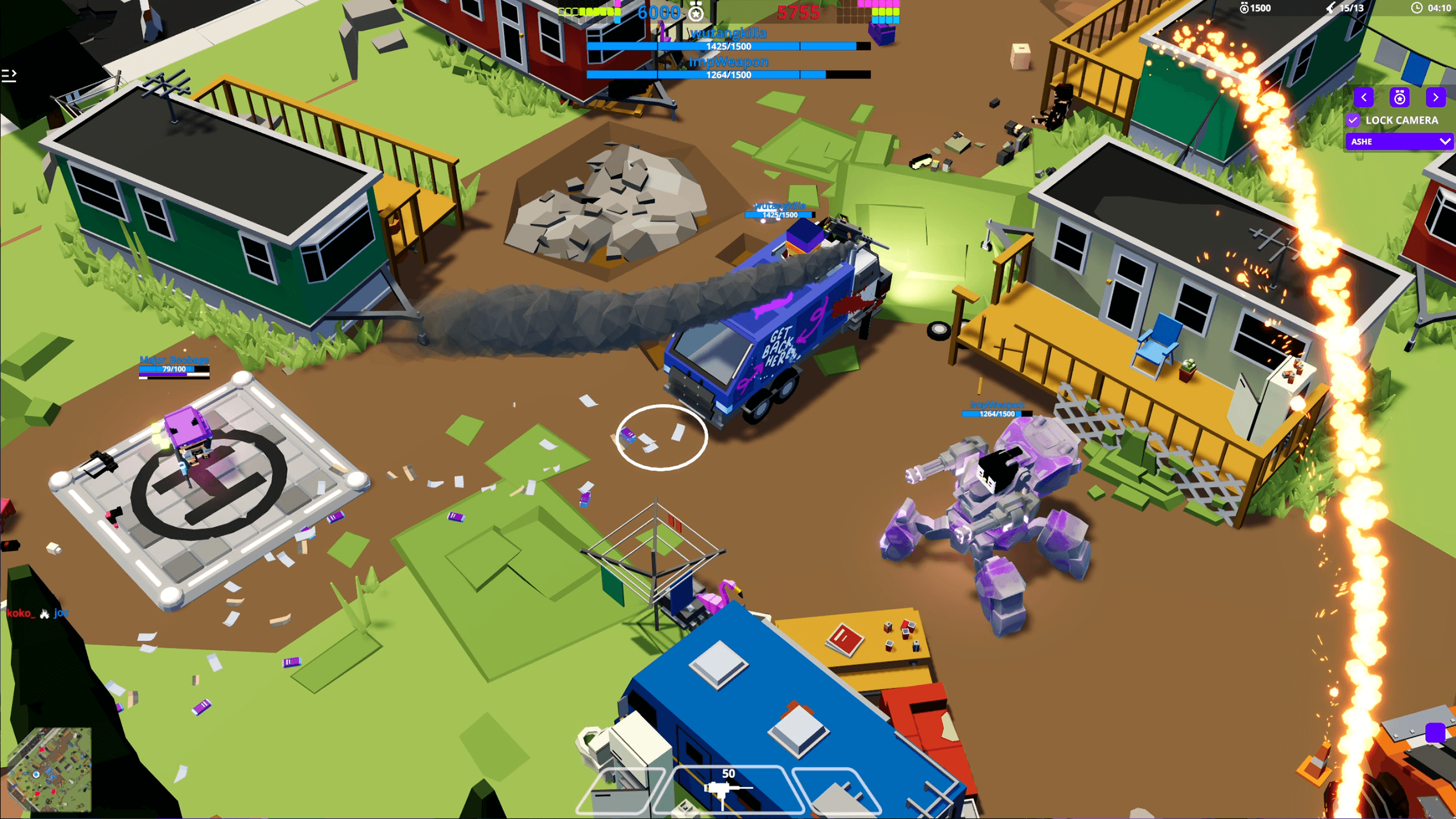Open the ASHE player dropdown
The image size is (1456, 819).
point(1399,142)
